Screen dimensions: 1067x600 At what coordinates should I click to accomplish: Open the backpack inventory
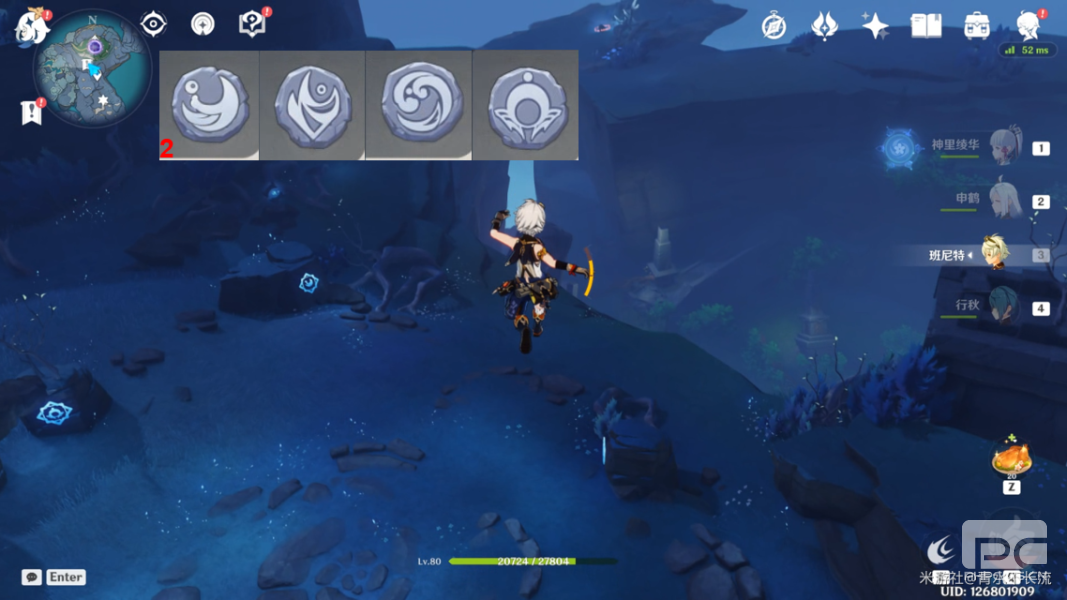(977, 27)
